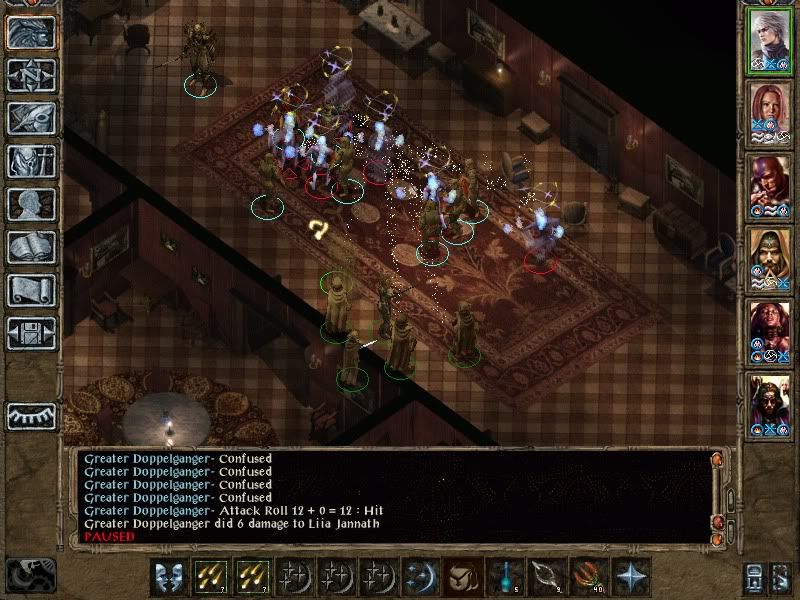Open the journal with quill icon

30,118
